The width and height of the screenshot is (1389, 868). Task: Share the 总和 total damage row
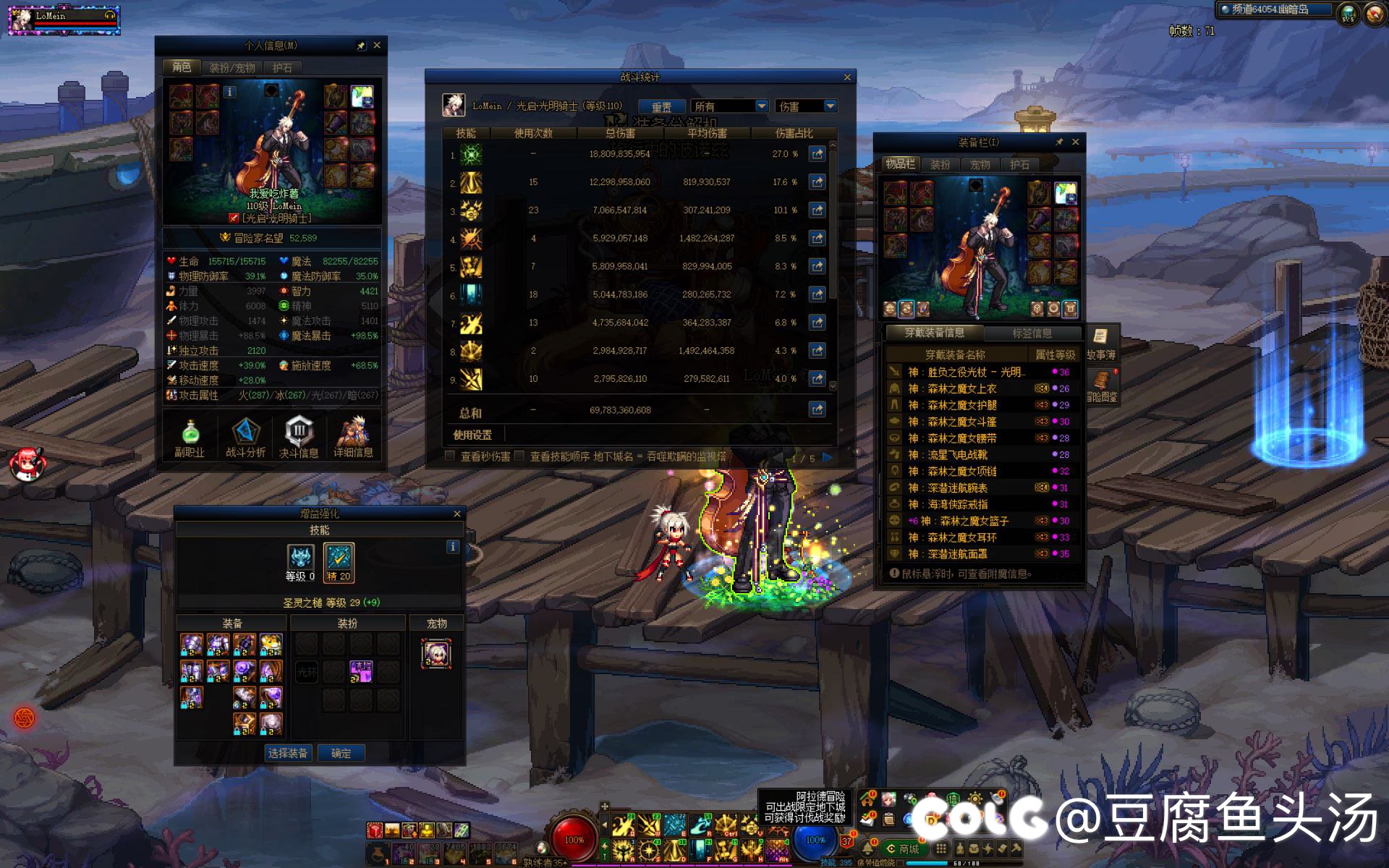coord(817,410)
